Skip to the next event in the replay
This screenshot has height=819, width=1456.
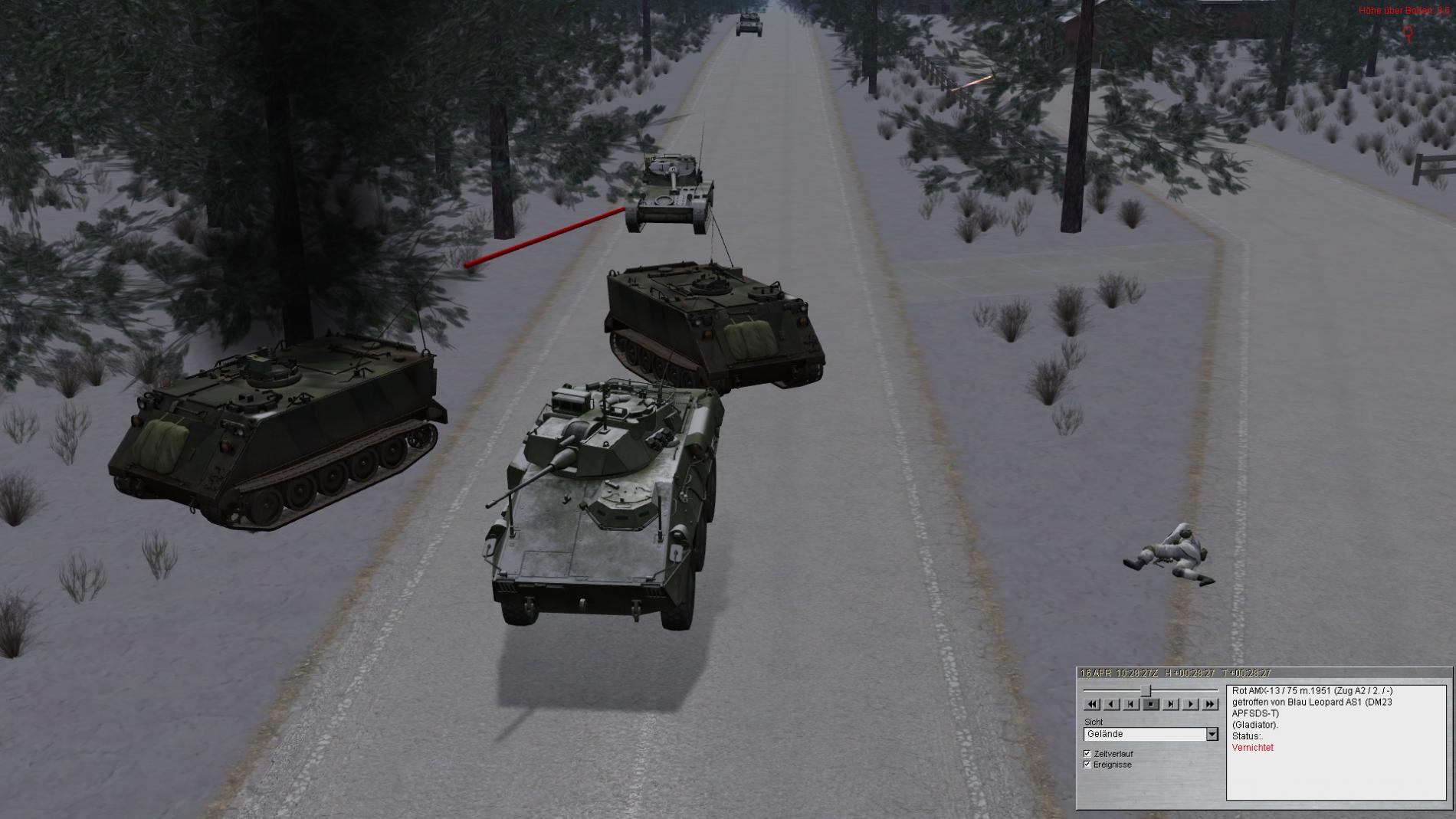1171,704
